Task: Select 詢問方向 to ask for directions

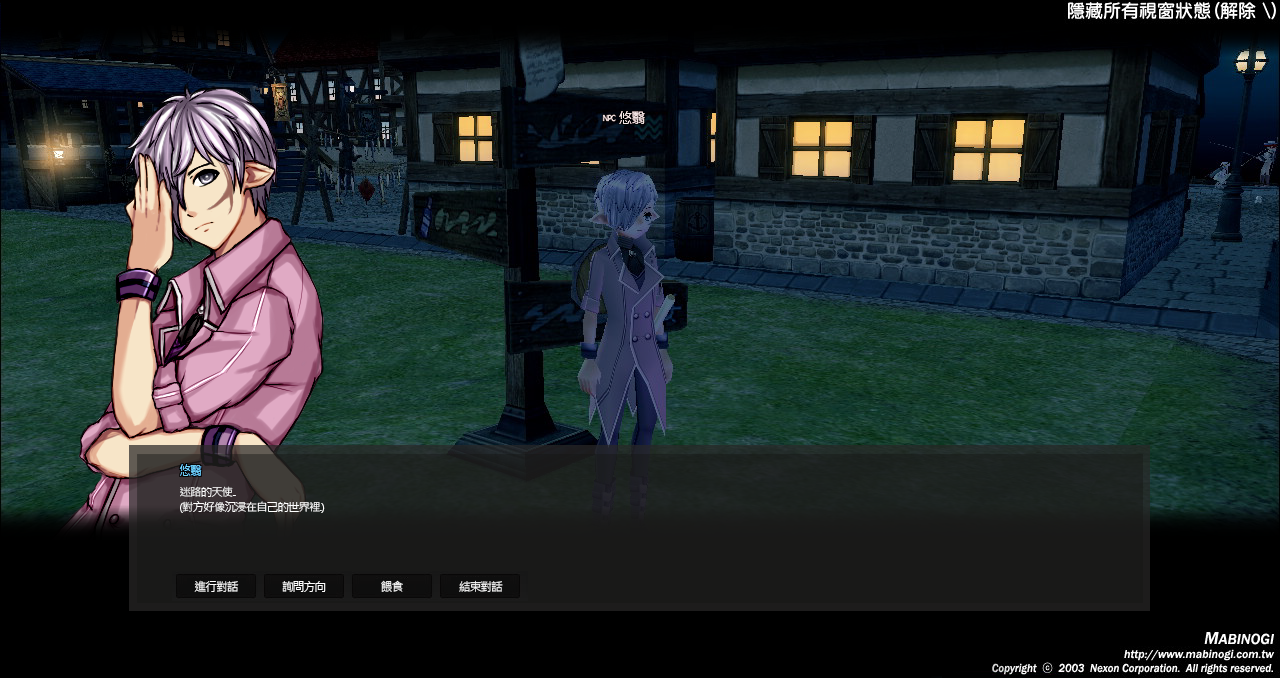Action: coord(304,587)
